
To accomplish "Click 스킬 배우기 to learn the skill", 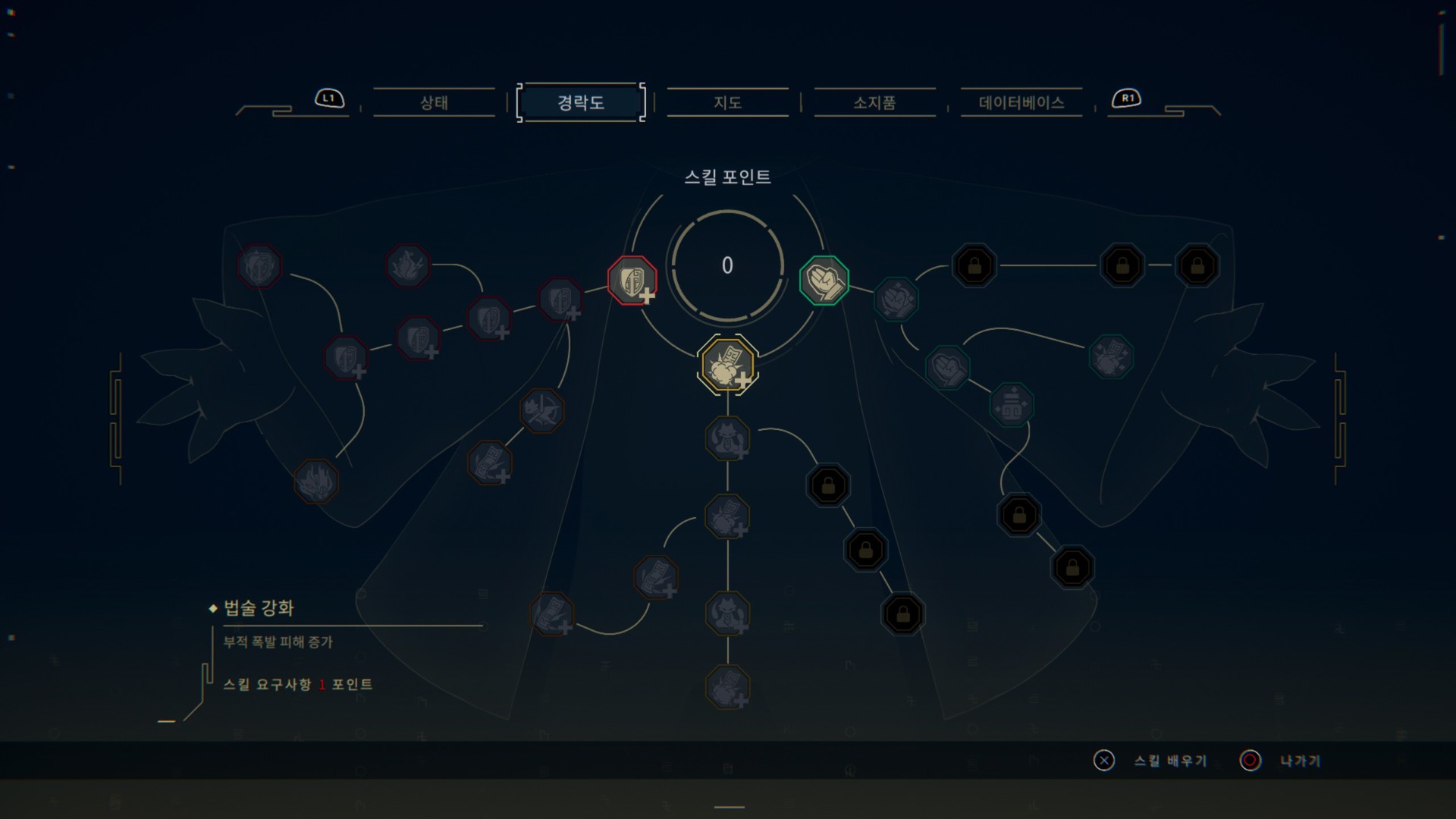I will pos(1170,761).
